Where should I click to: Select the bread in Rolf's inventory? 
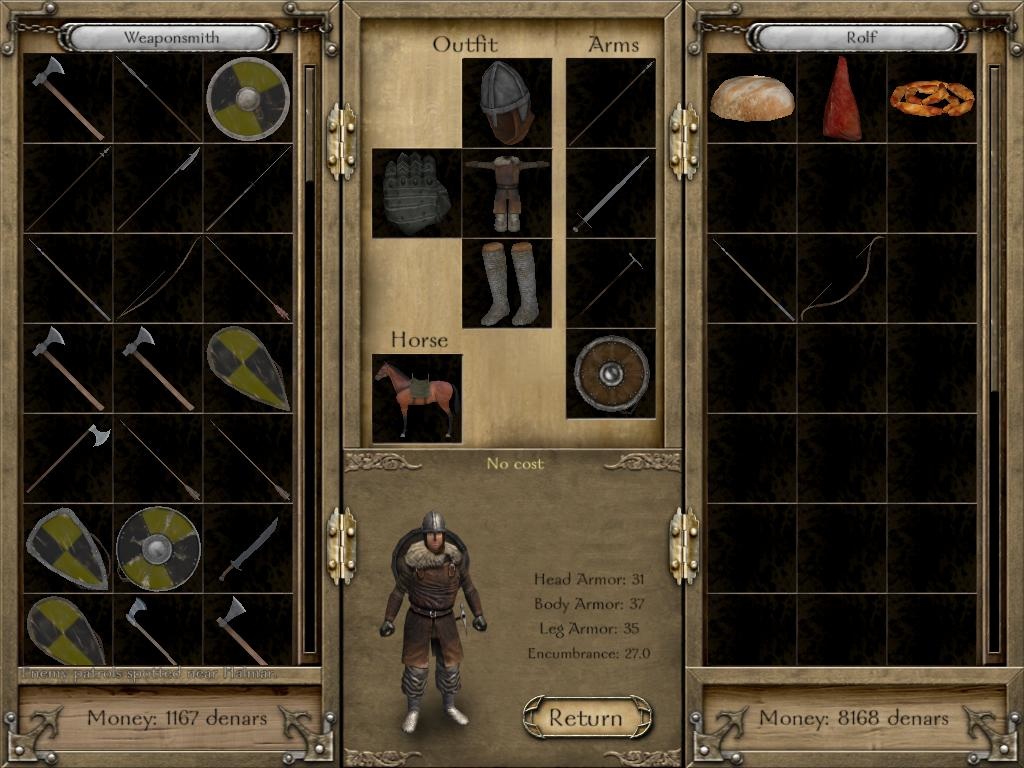752,98
